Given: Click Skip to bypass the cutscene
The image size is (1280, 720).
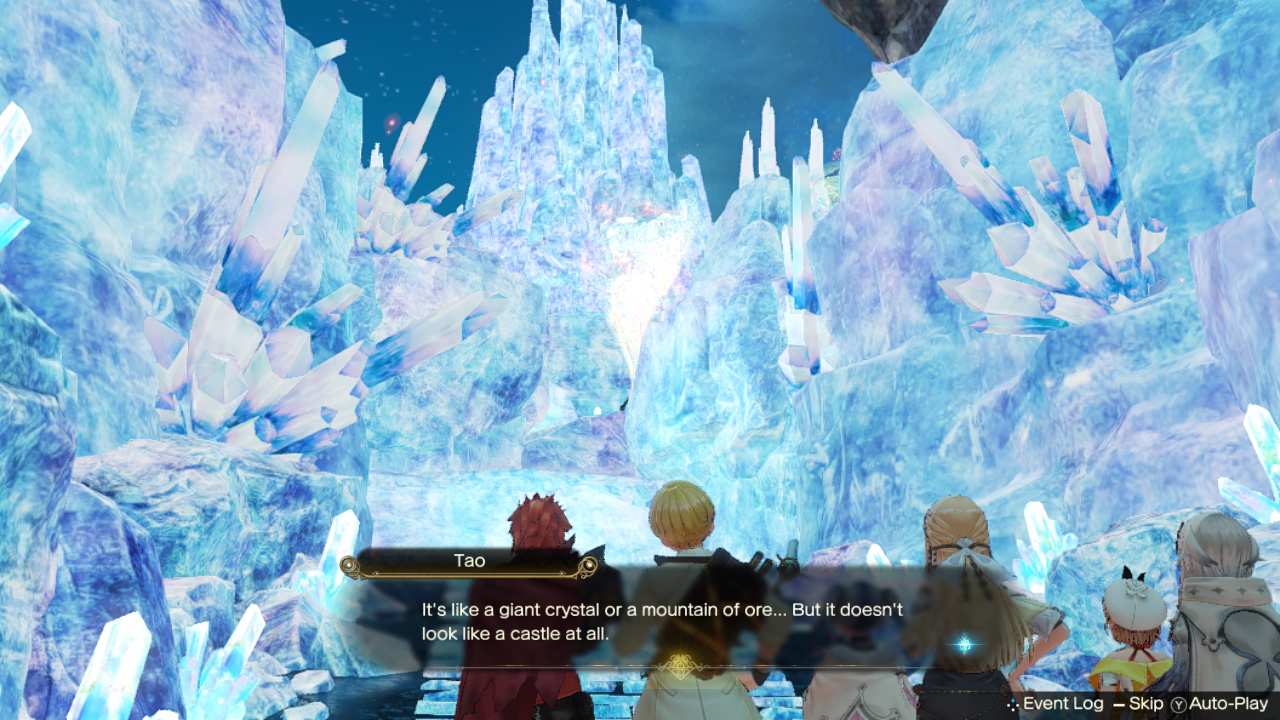Looking at the screenshot, I should coord(1145,703).
